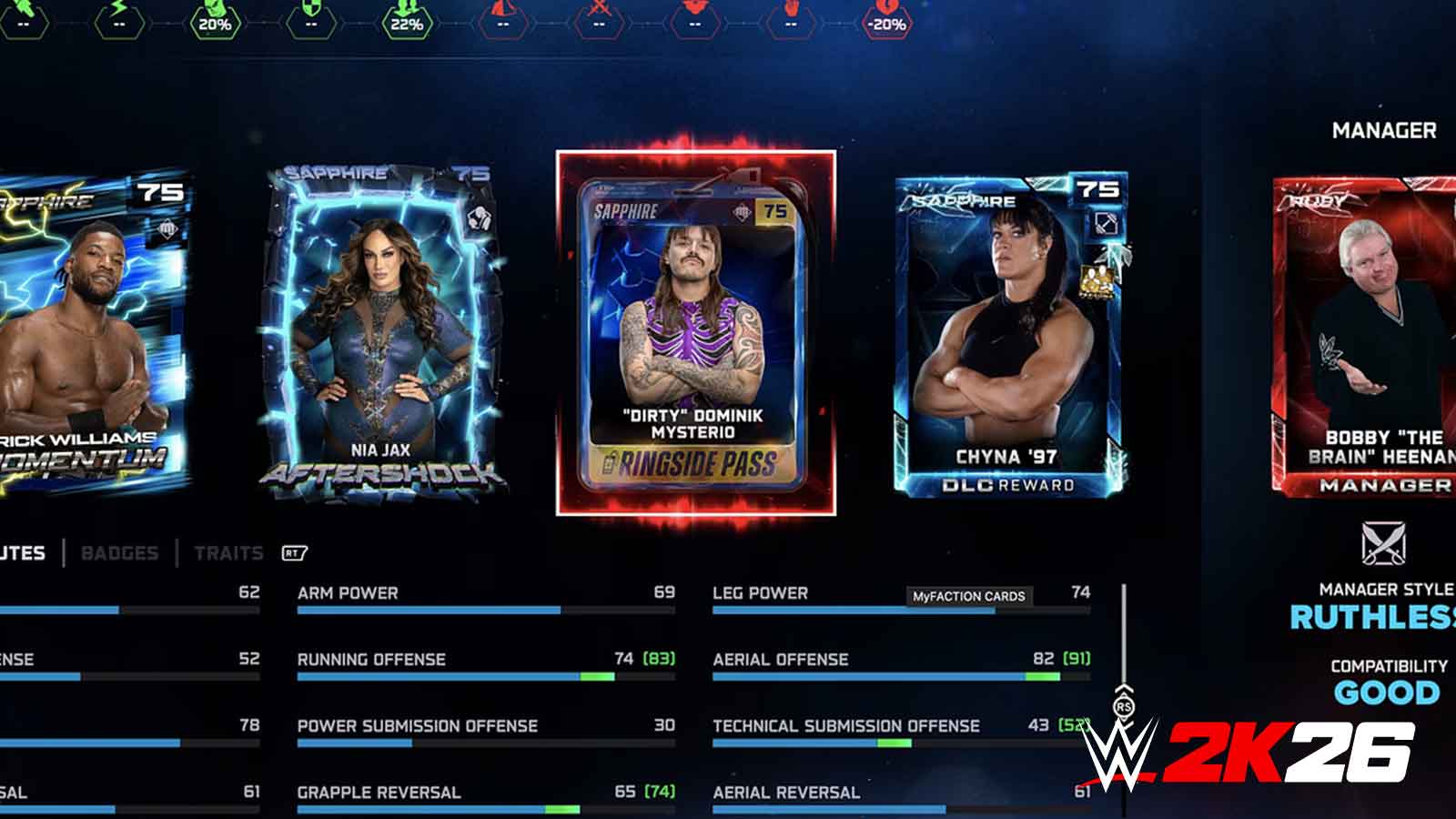This screenshot has height=819, width=1456.
Task: Click the MyFaction Cards label
Action: (971, 598)
